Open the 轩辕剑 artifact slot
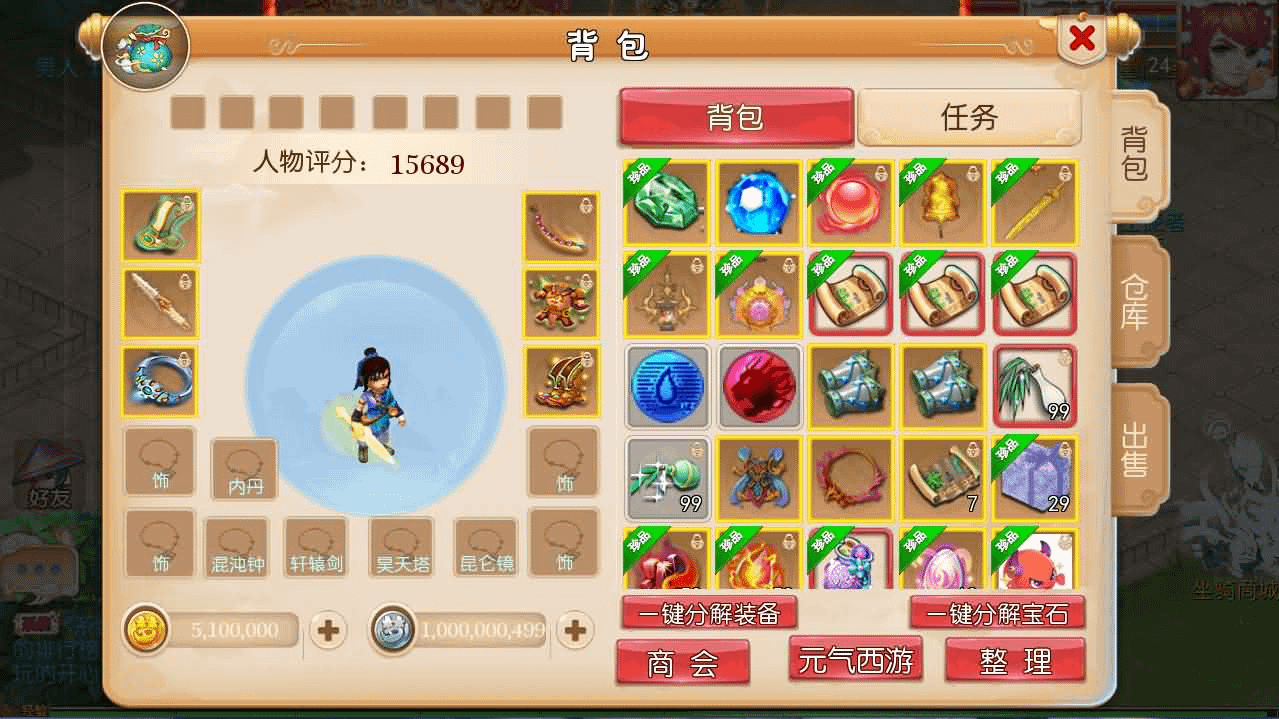Image resolution: width=1279 pixels, height=719 pixels. click(315, 547)
